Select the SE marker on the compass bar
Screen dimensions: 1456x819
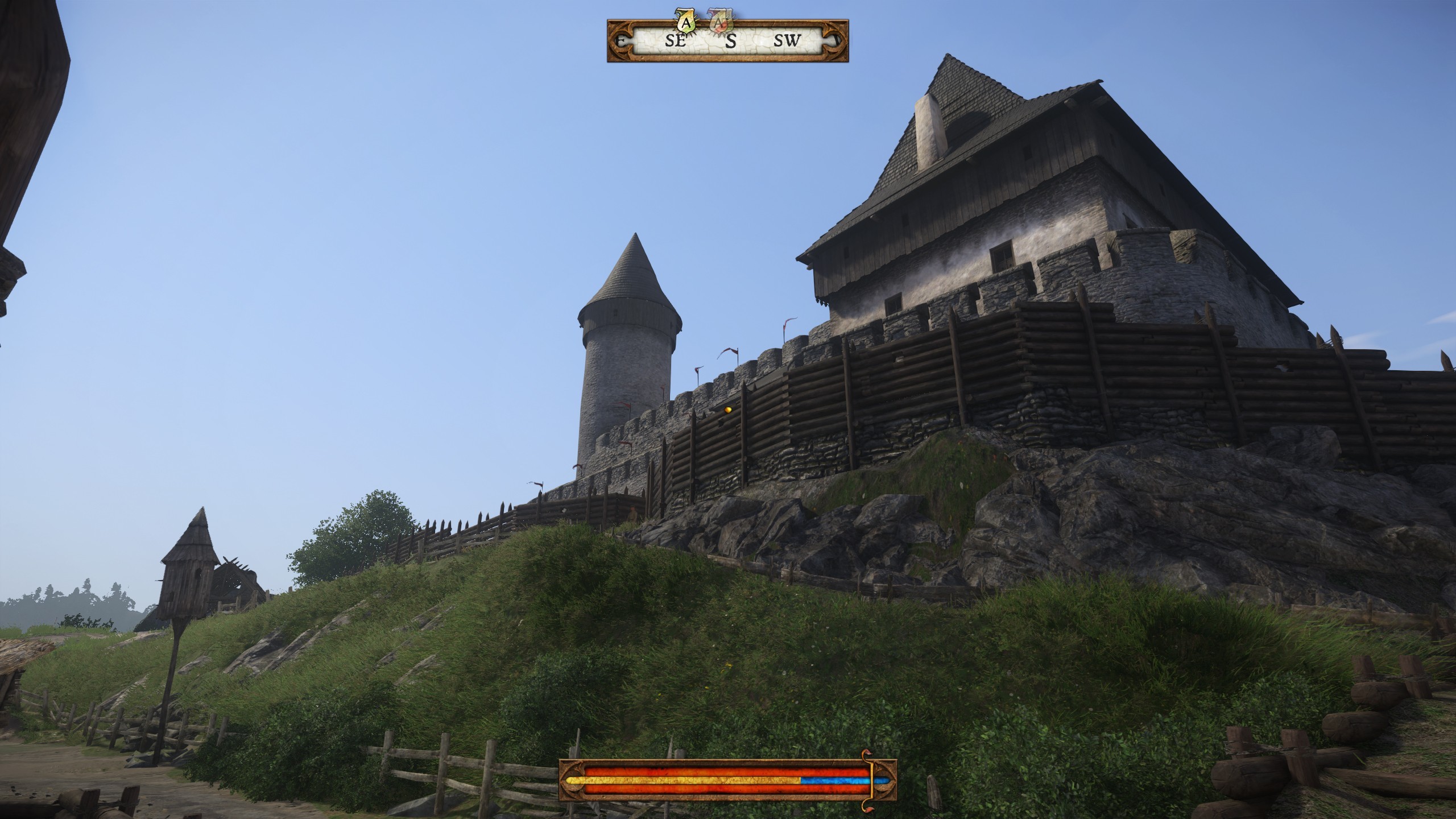tap(675, 43)
